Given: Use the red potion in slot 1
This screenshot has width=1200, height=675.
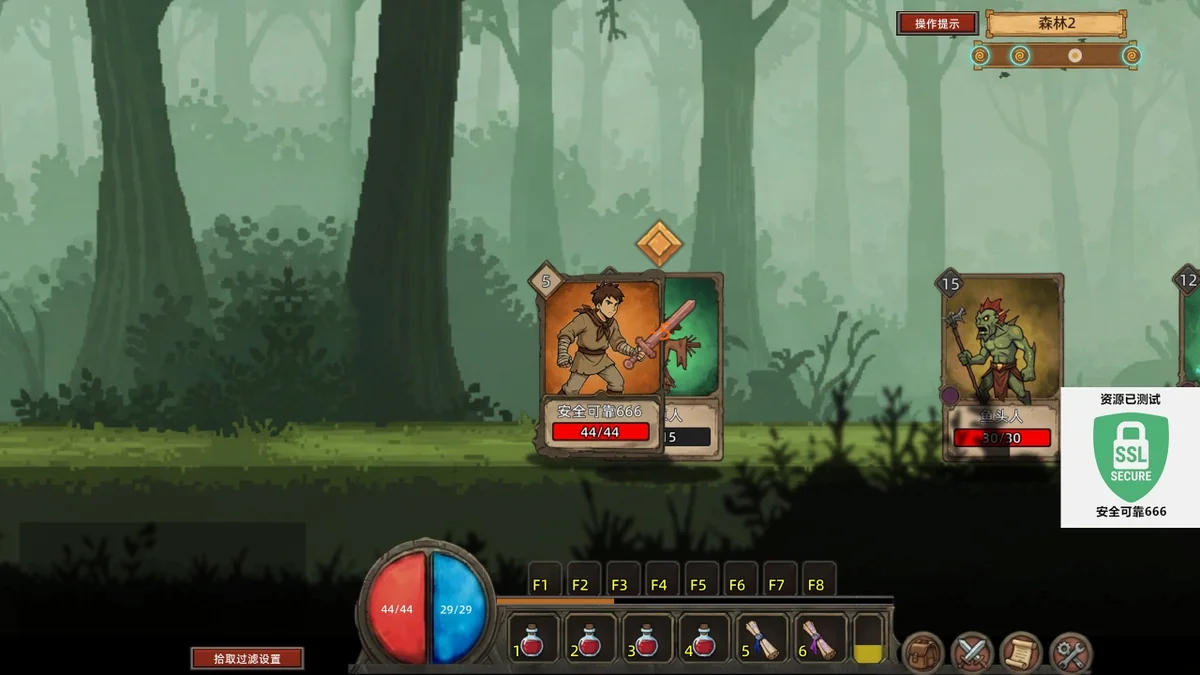Looking at the screenshot, I should click(533, 640).
